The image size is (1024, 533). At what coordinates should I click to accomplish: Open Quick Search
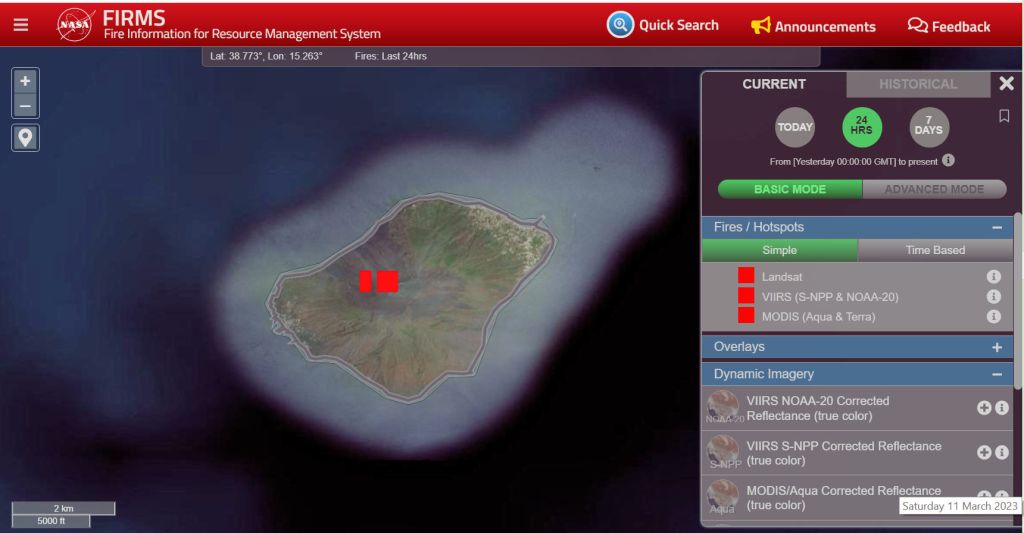coord(663,25)
